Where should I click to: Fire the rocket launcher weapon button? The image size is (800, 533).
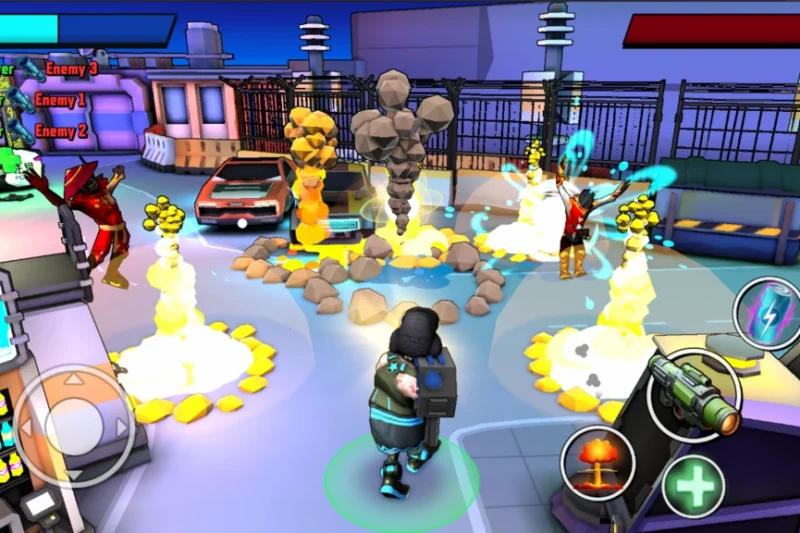(694, 395)
